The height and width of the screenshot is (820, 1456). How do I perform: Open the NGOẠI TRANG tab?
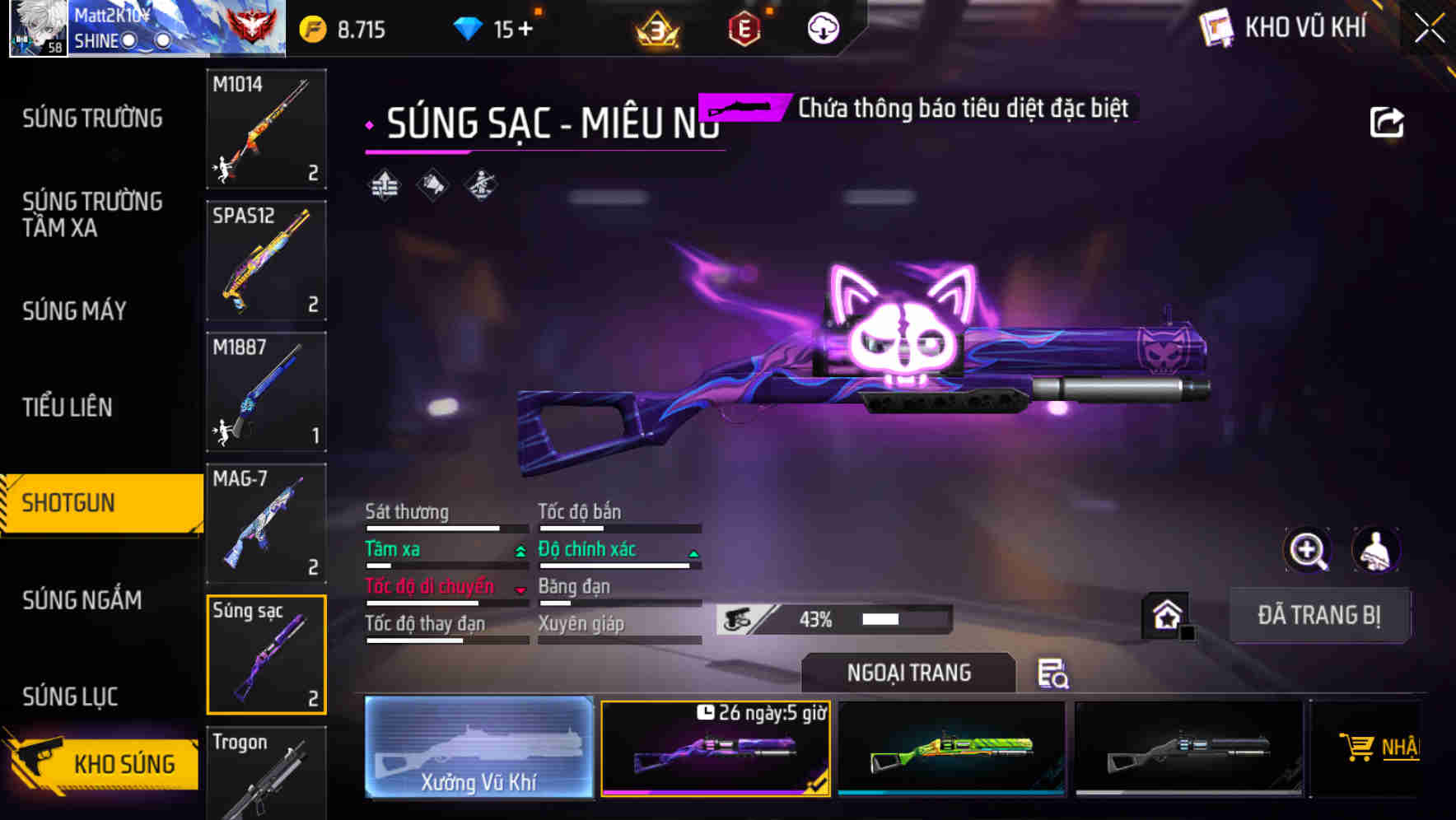[x=908, y=673]
